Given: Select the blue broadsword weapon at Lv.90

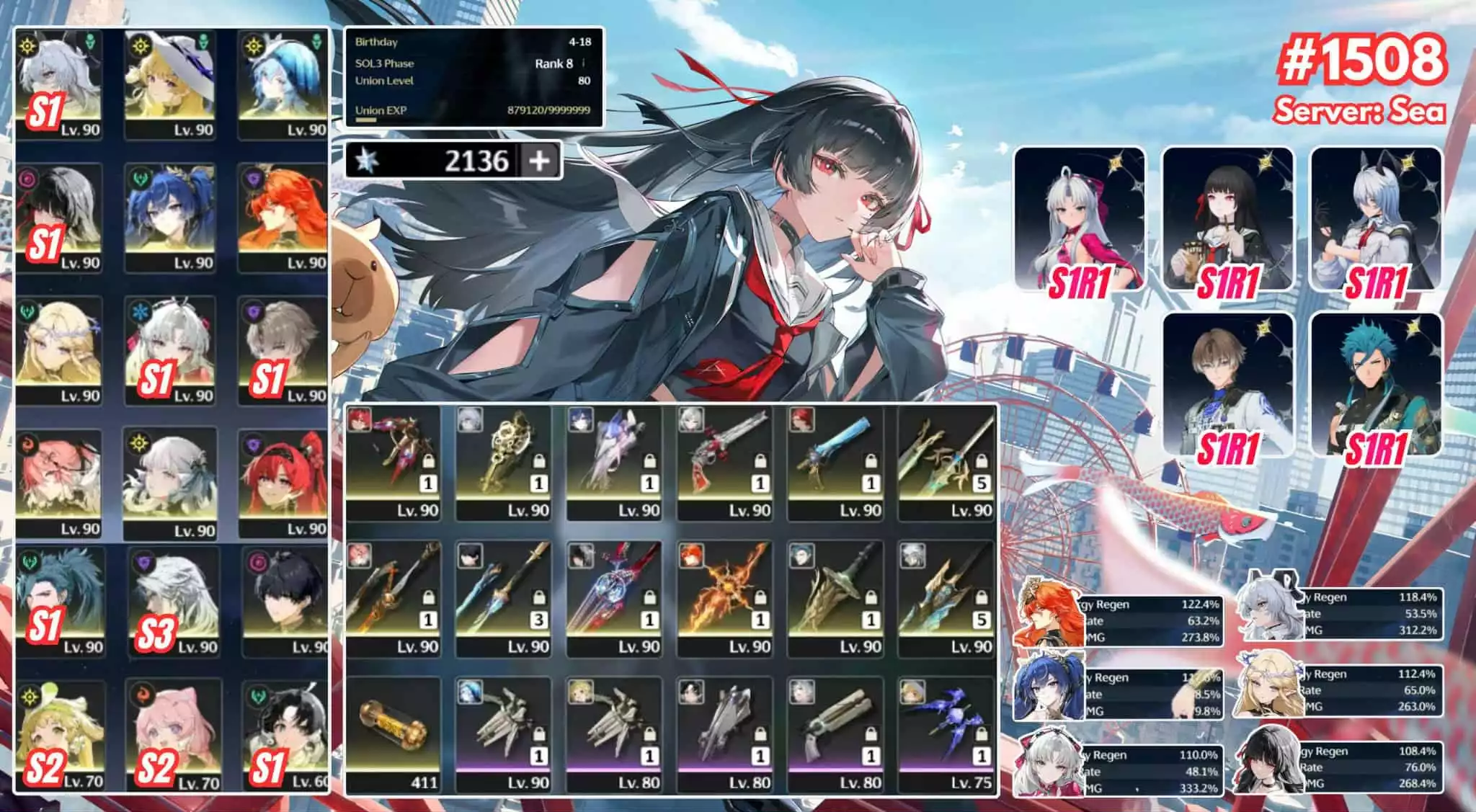Looking at the screenshot, I should [x=836, y=463].
